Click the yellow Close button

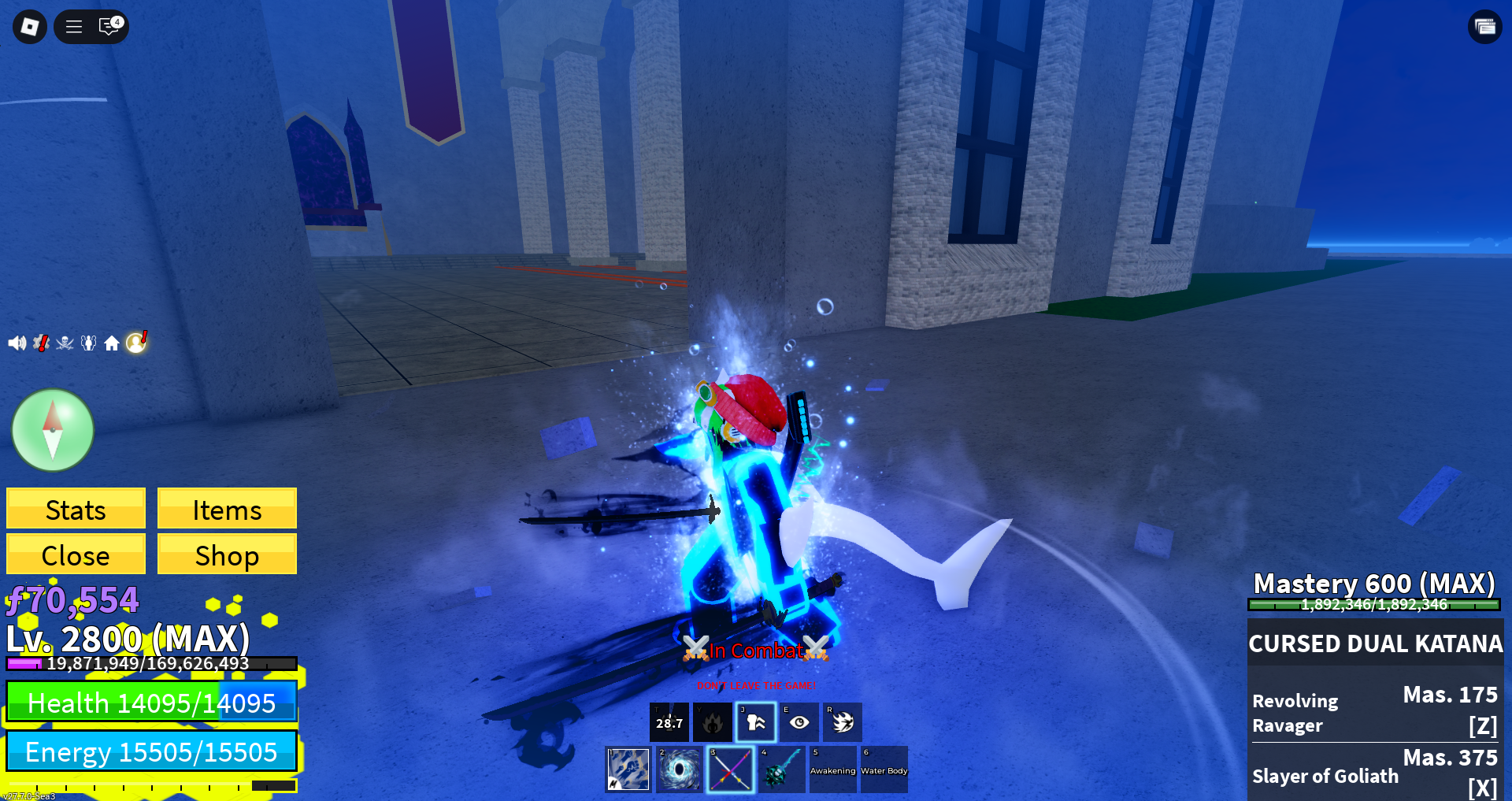(76, 554)
